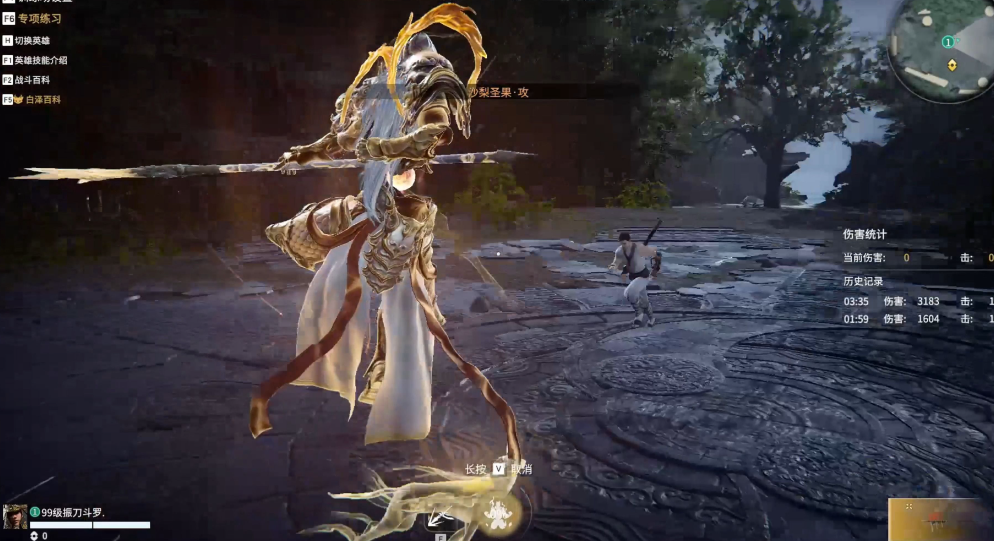Click the player portrait avatar
Viewport: 994px width, 541px height.
[15, 516]
